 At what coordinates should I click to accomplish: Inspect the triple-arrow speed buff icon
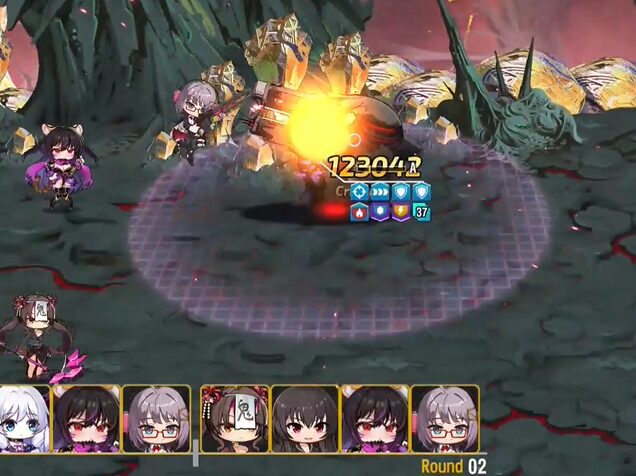tap(380, 192)
